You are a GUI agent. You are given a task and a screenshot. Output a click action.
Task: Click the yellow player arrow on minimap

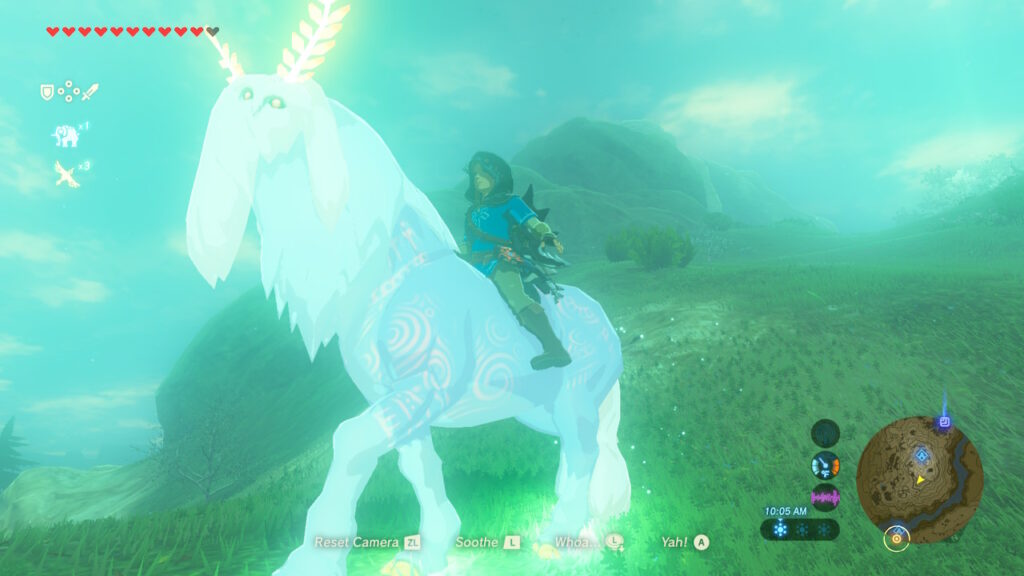pyautogui.click(x=919, y=480)
